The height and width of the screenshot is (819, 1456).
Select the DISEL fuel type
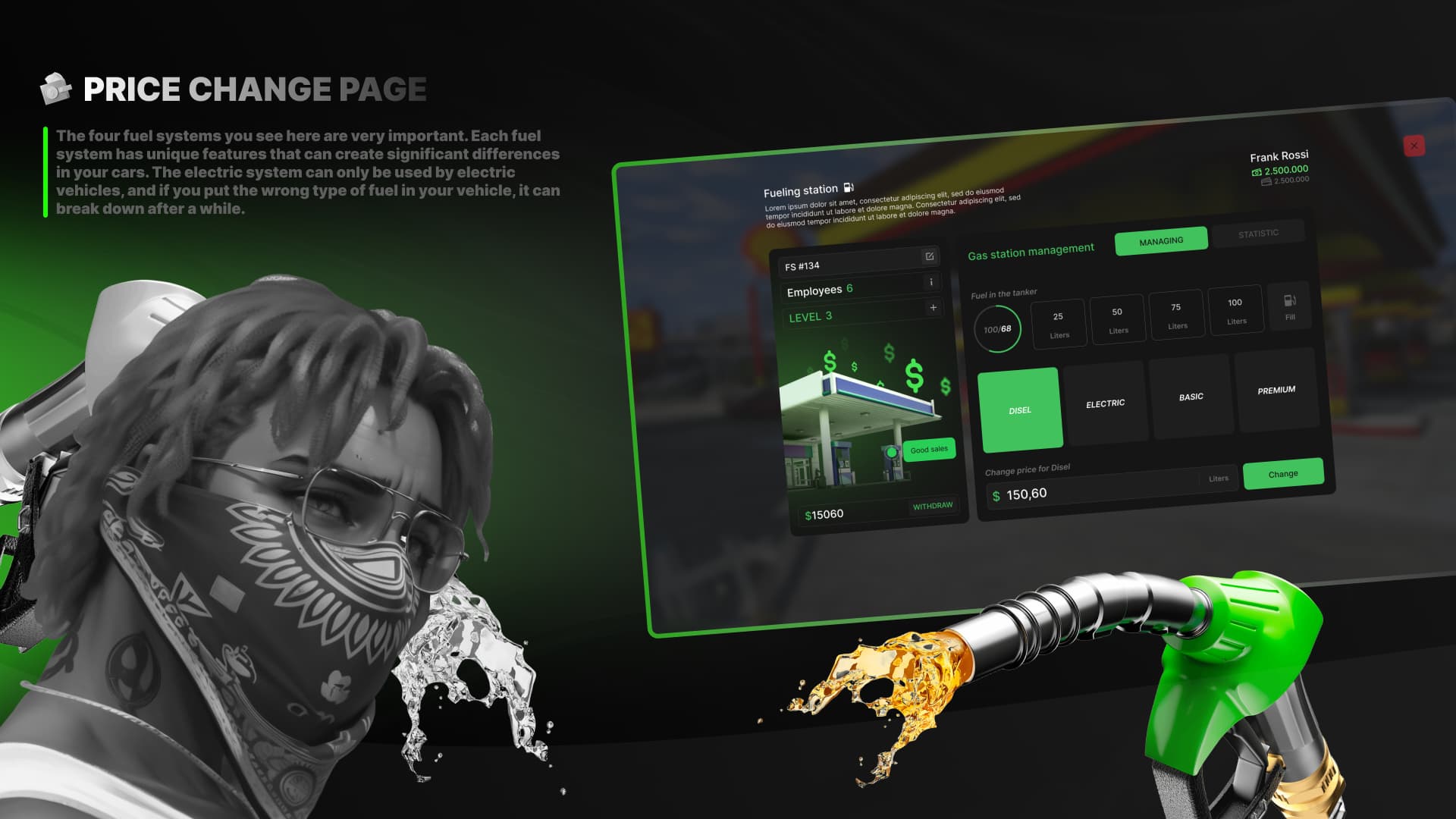[1020, 409]
